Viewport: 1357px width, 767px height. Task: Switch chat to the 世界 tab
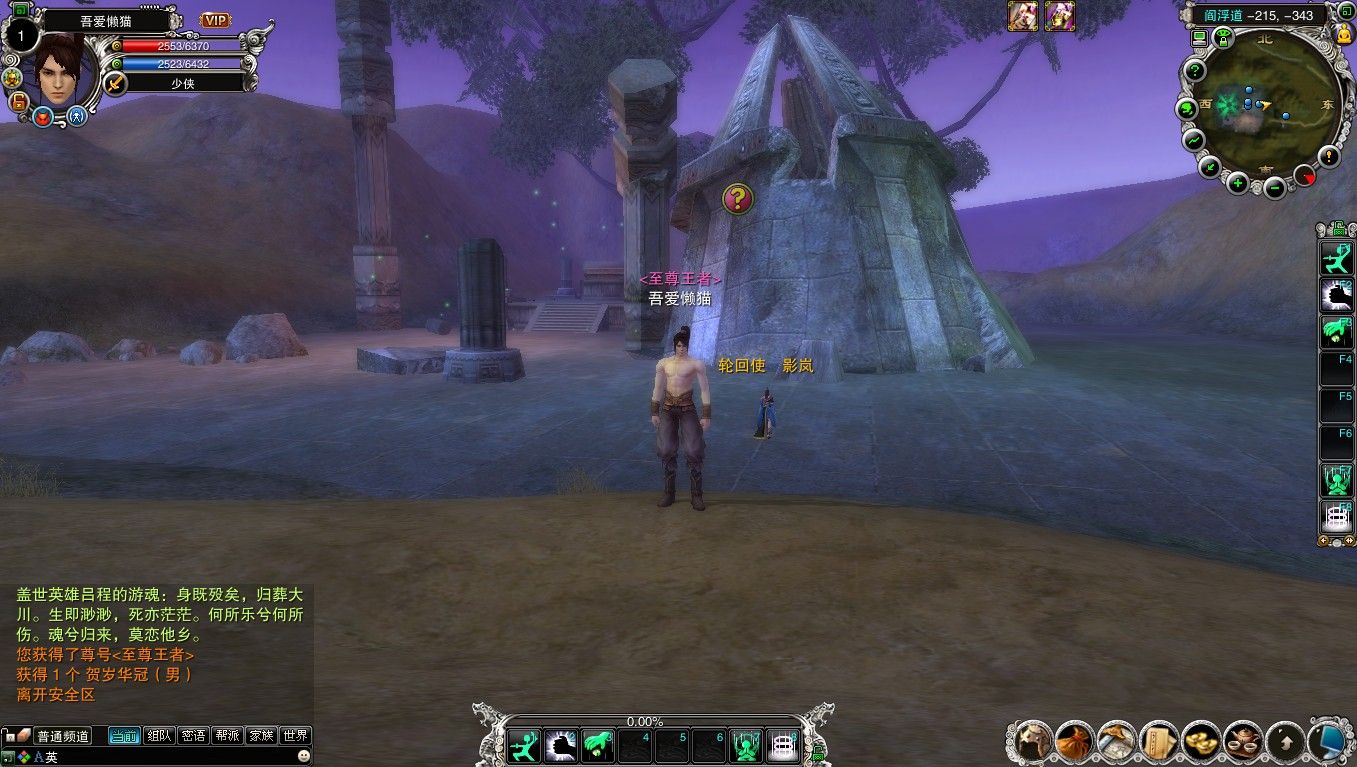(295, 736)
